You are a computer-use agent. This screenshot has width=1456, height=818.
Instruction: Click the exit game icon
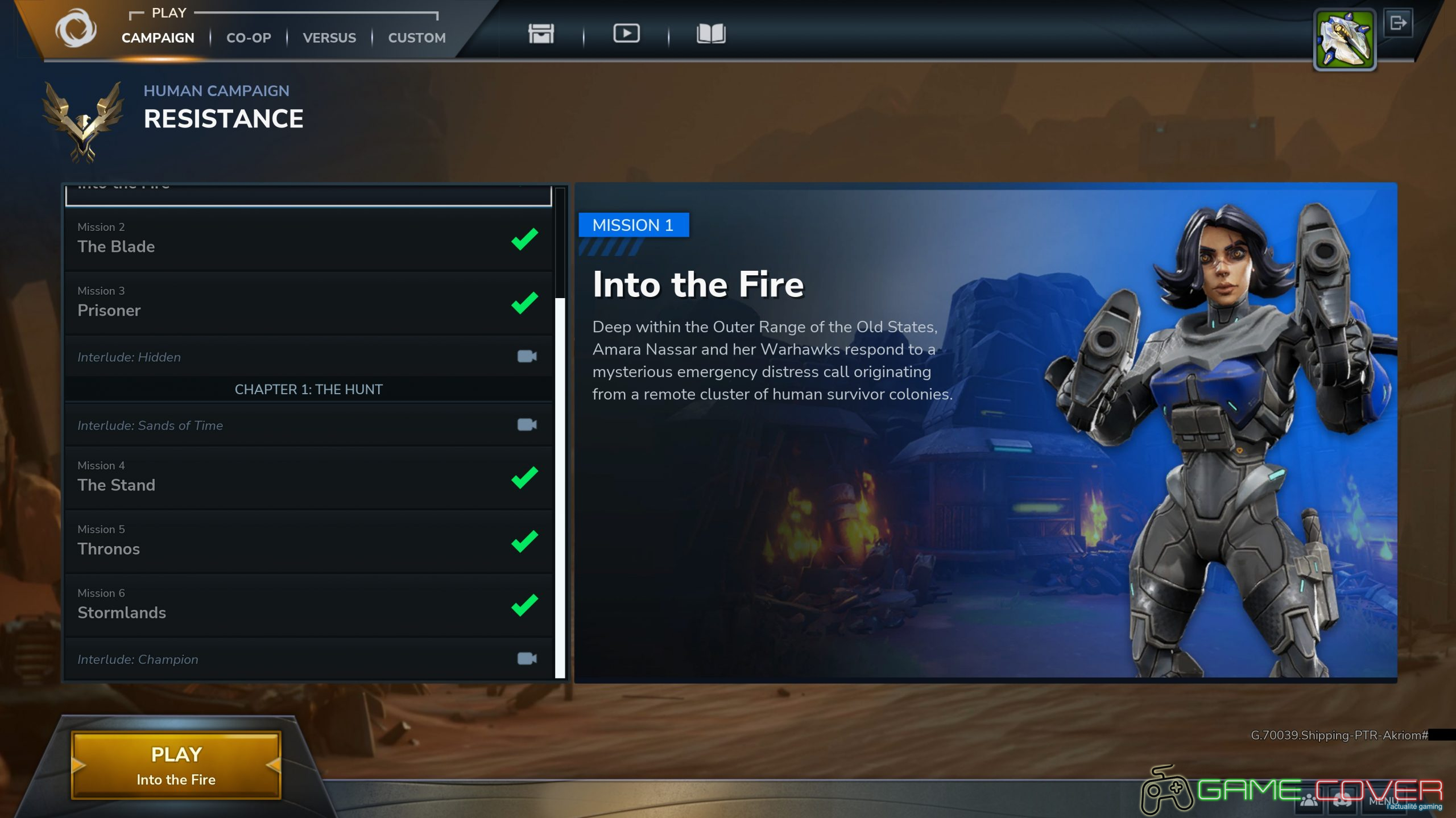[1397, 23]
